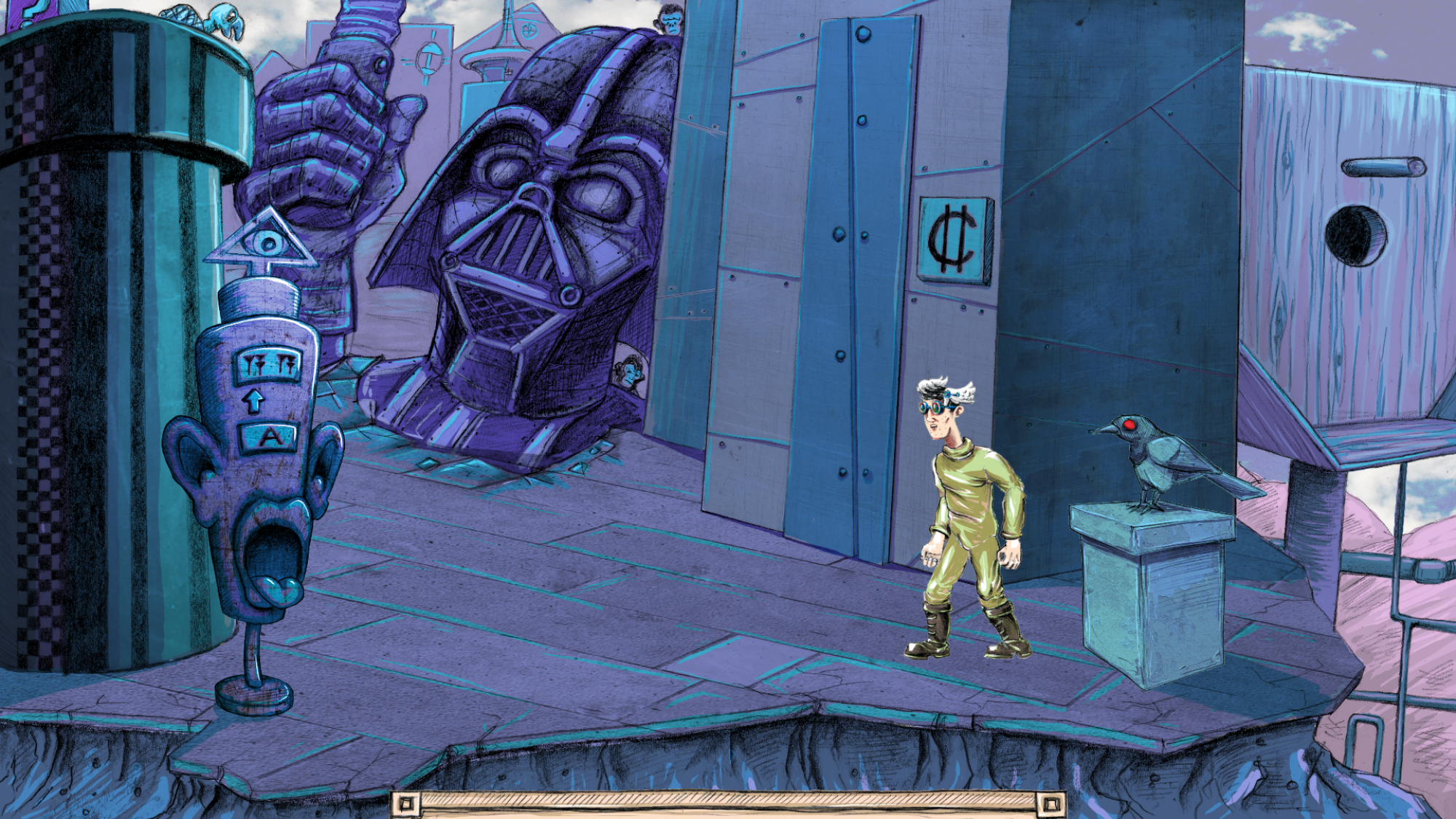Click the inventory bar's right corner square

(x=1051, y=804)
